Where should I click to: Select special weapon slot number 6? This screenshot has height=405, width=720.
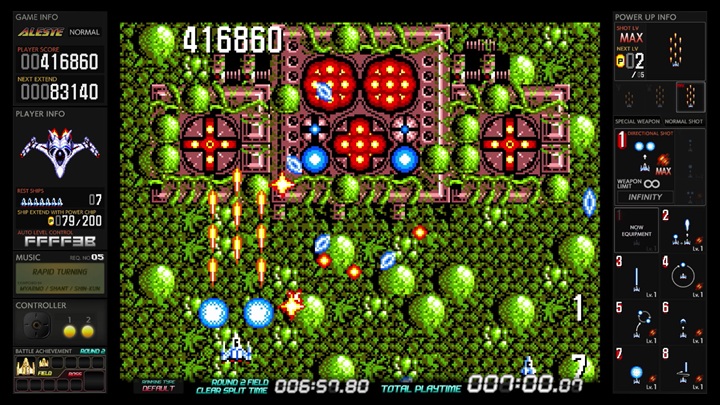(x=682, y=322)
